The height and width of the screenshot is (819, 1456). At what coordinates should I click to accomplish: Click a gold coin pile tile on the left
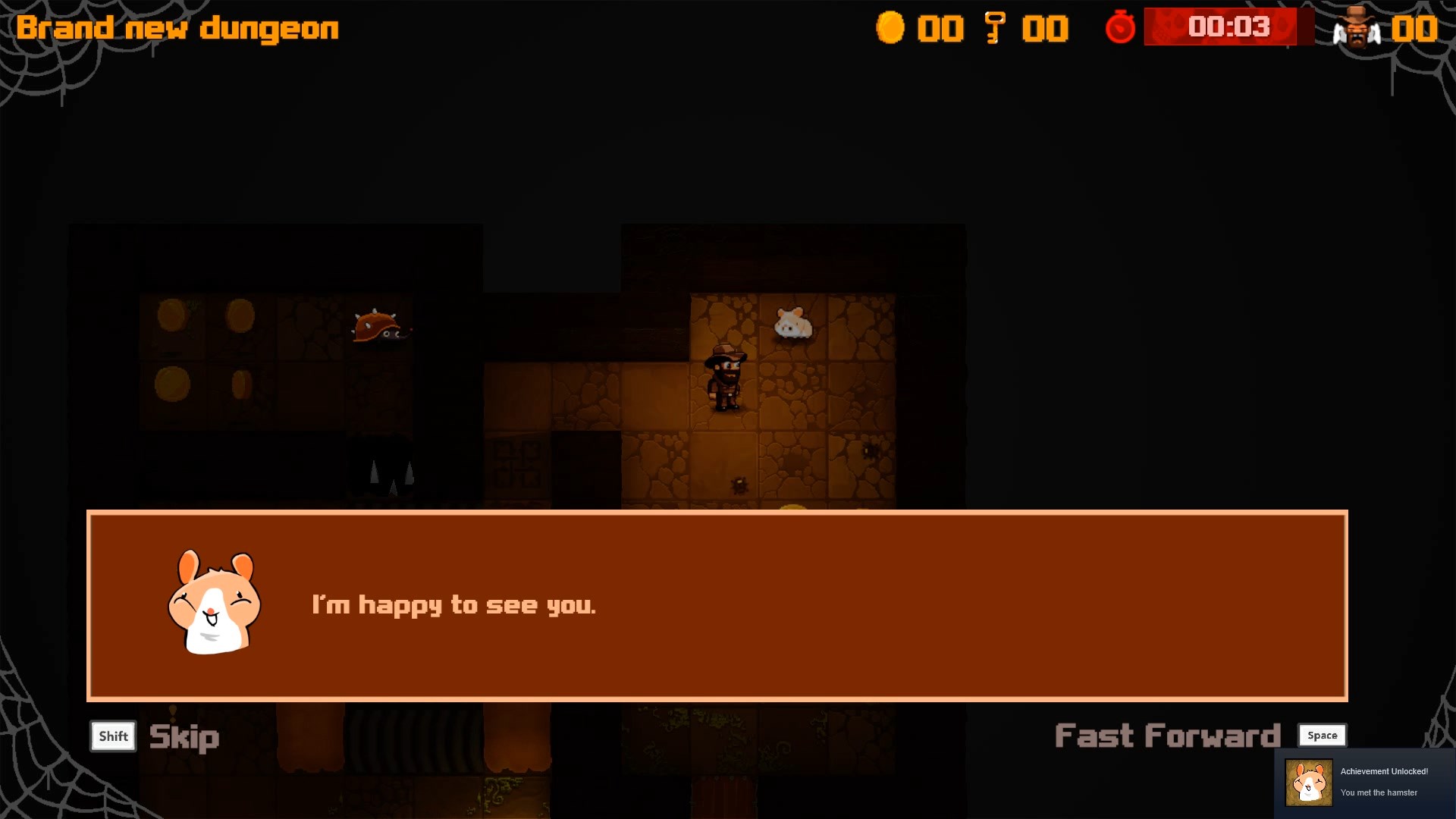point(173,316)
